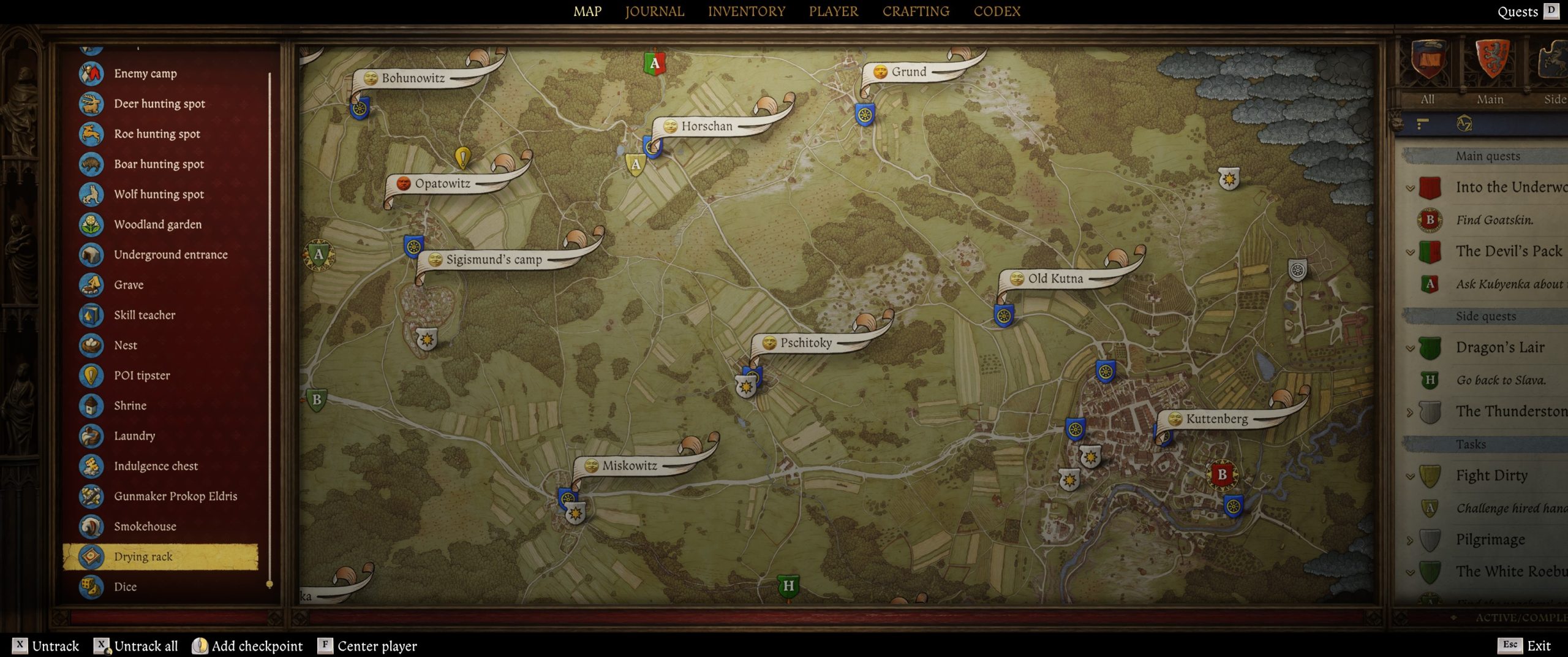Open the Journal tab

[654, 11]
